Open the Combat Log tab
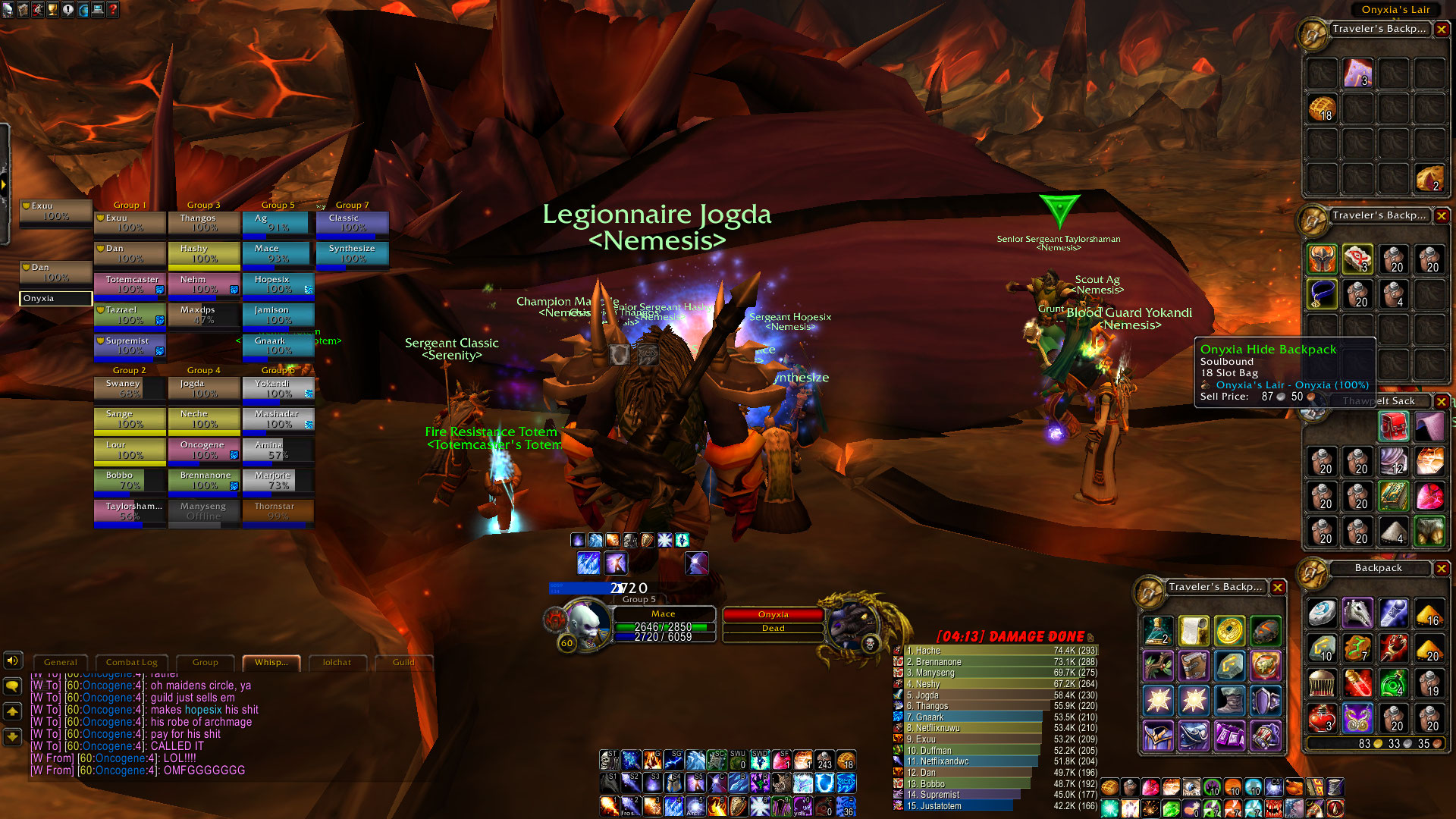1456x819 pixels. tap(131, 662)
